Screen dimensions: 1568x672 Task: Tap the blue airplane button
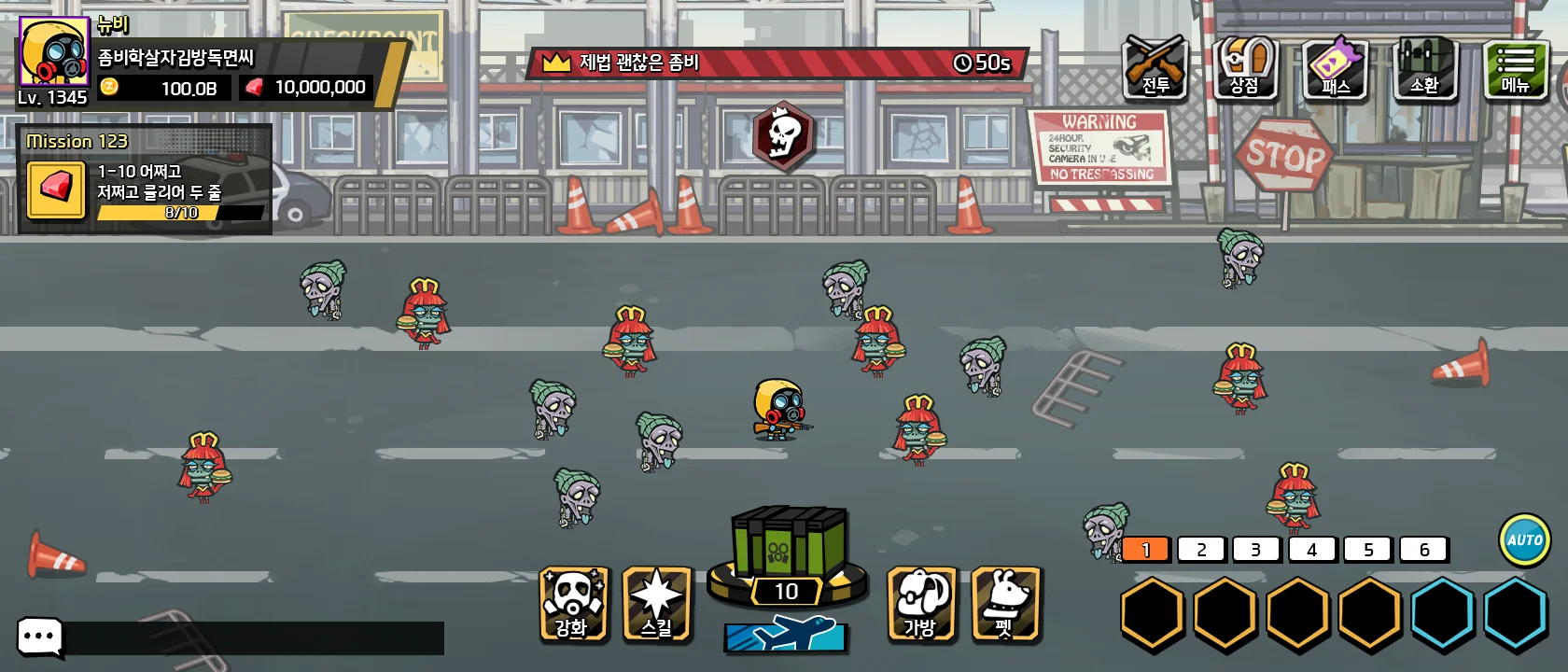pos(786,636)
